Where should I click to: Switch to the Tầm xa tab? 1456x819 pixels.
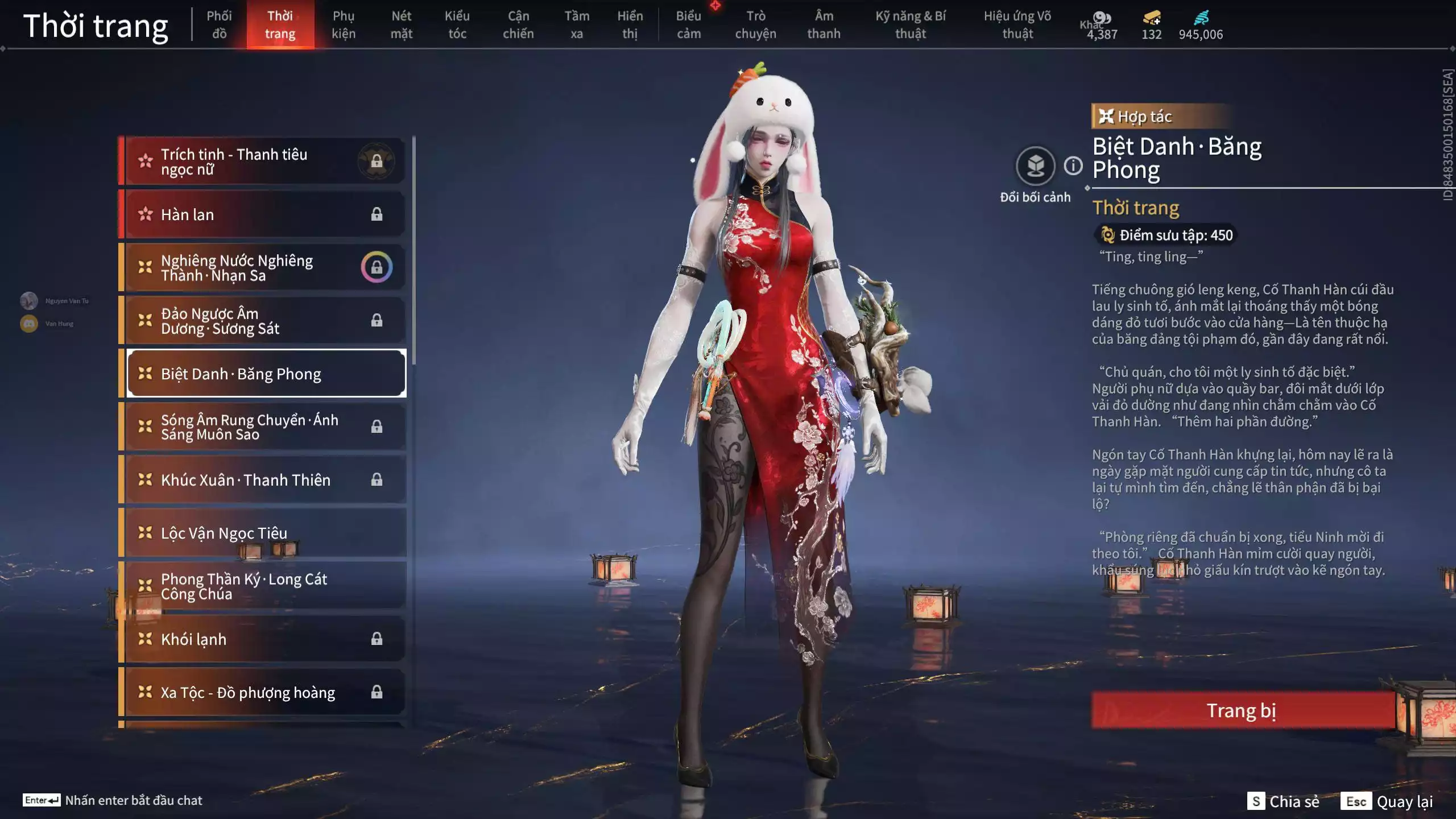pyautogui.click(x=577, y=24)
